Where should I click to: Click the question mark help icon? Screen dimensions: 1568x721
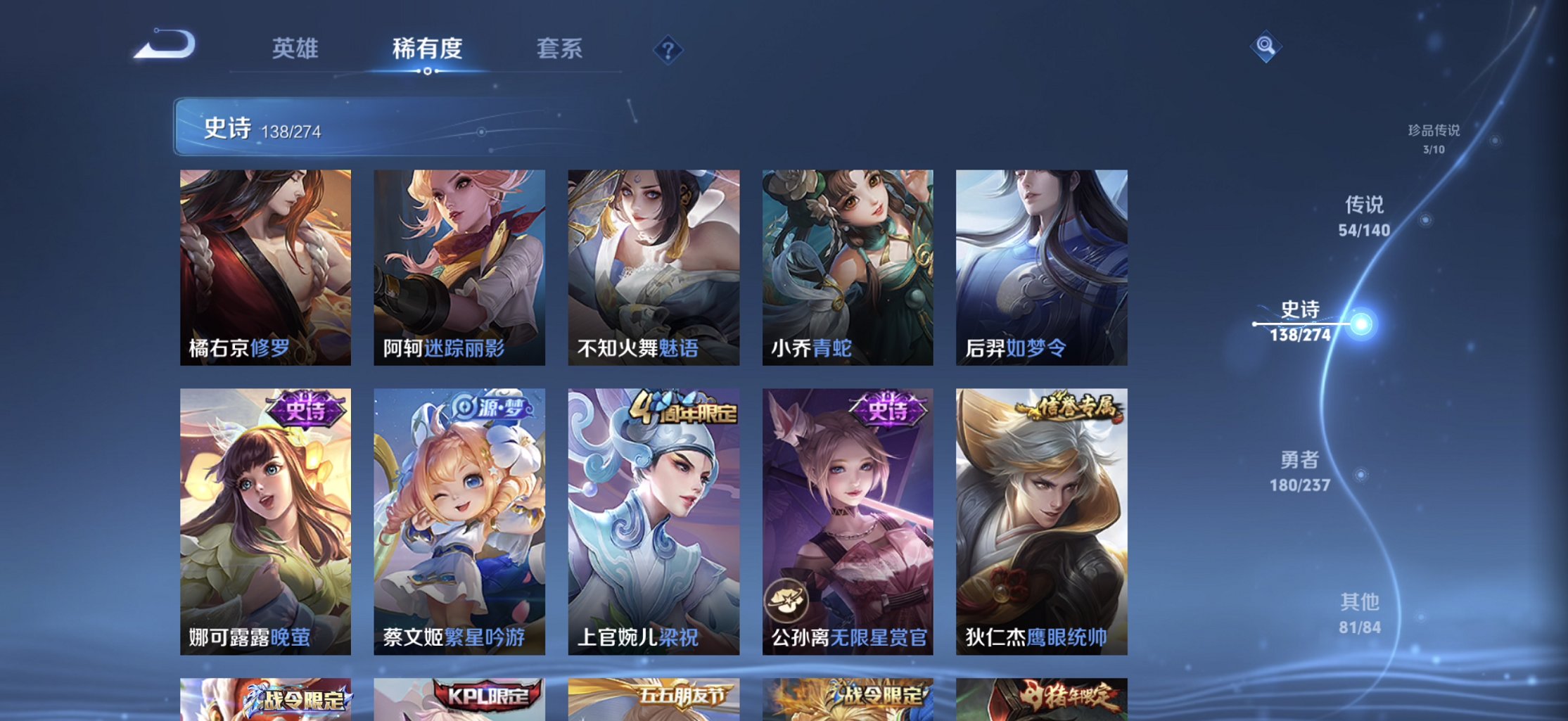668,50
